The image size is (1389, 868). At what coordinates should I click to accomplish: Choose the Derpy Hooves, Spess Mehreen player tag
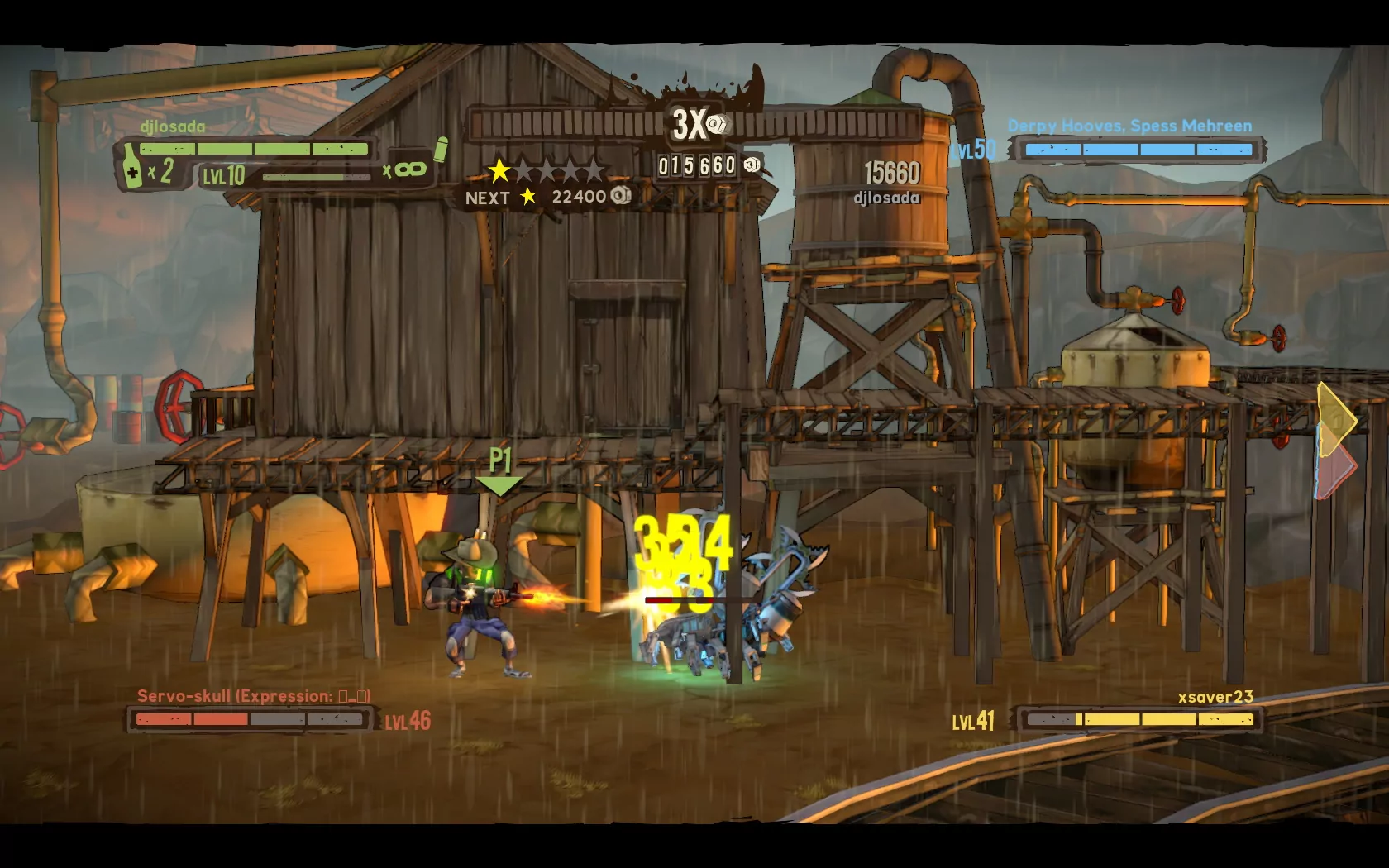pyautogui.click(x=1129, y=126)
